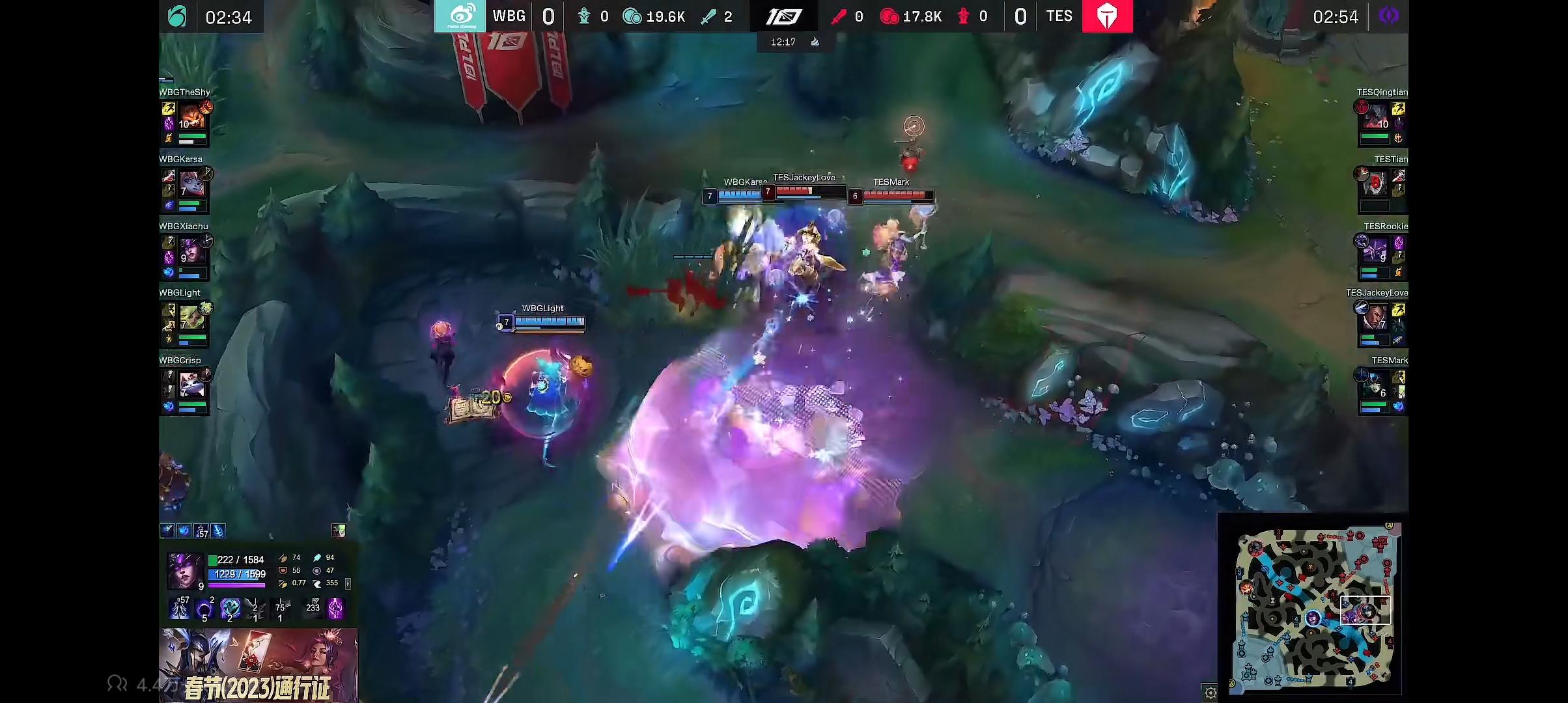
Task: Click the purple orb ability icon
Action: click(204, 609)
